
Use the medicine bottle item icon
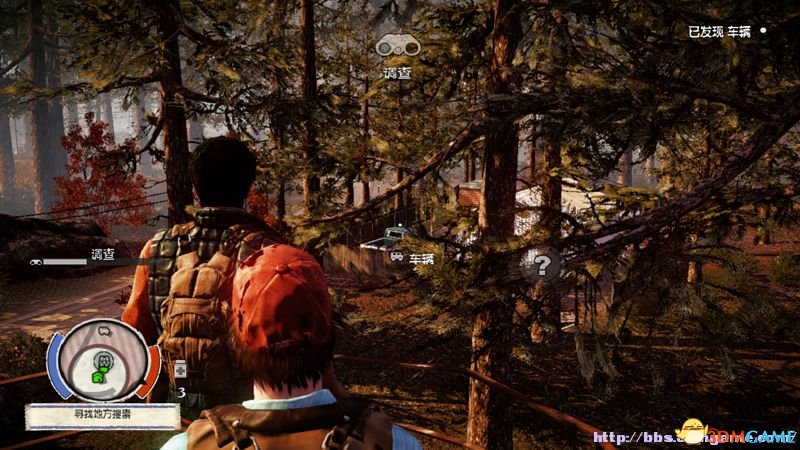179,369
